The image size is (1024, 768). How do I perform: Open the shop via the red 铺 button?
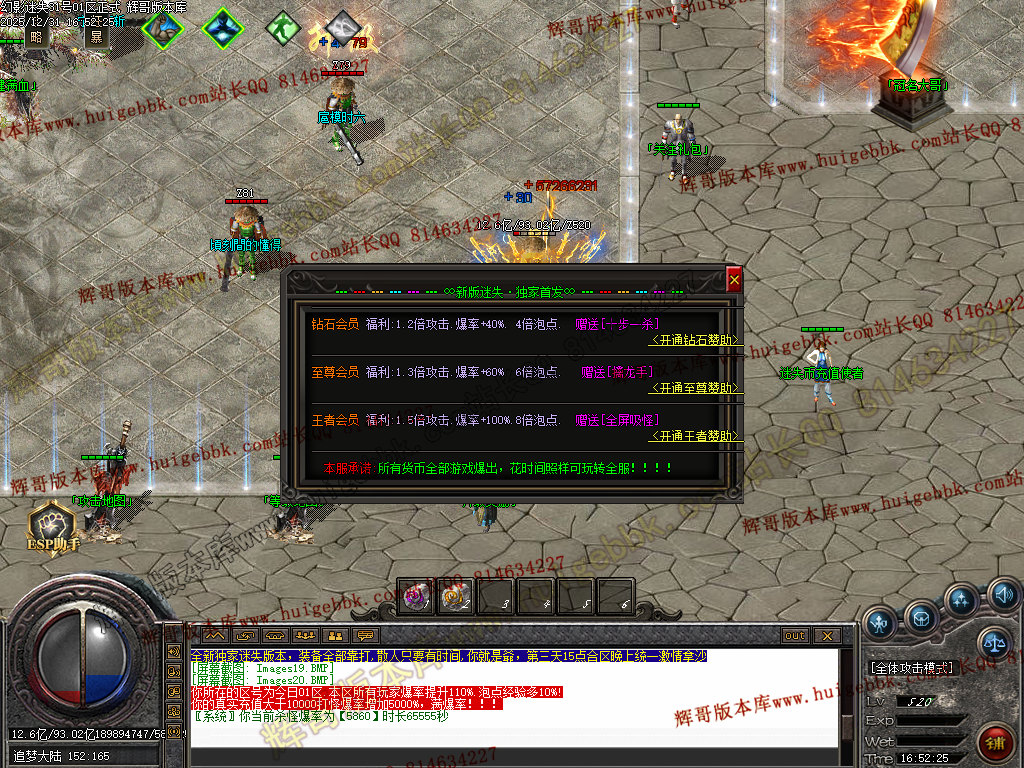(x=996, y=742)
